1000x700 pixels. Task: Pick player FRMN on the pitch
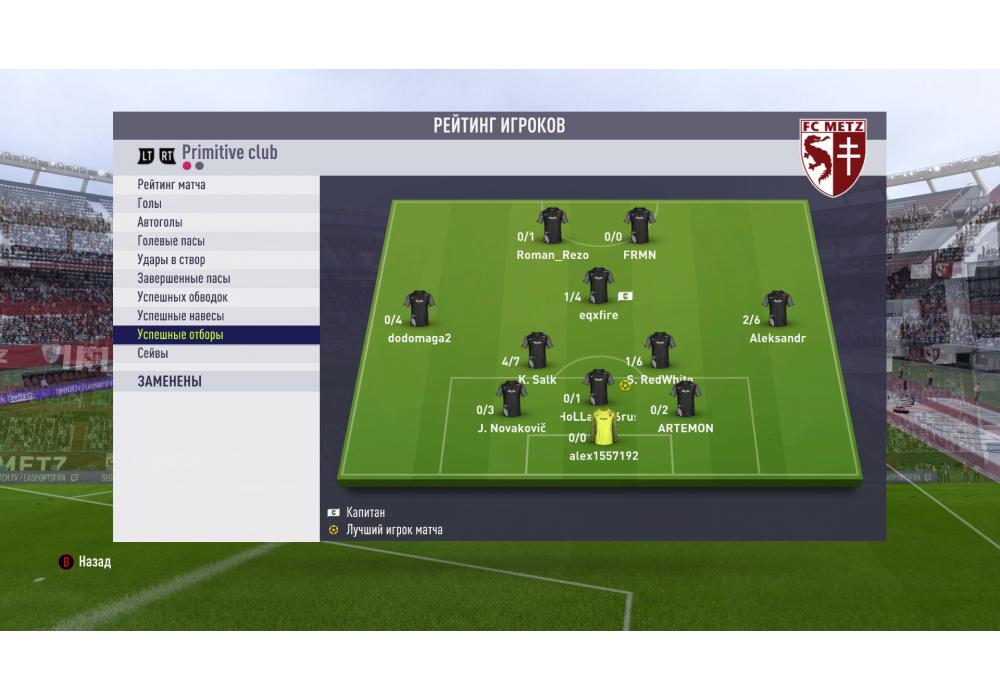tap(638, 226)
